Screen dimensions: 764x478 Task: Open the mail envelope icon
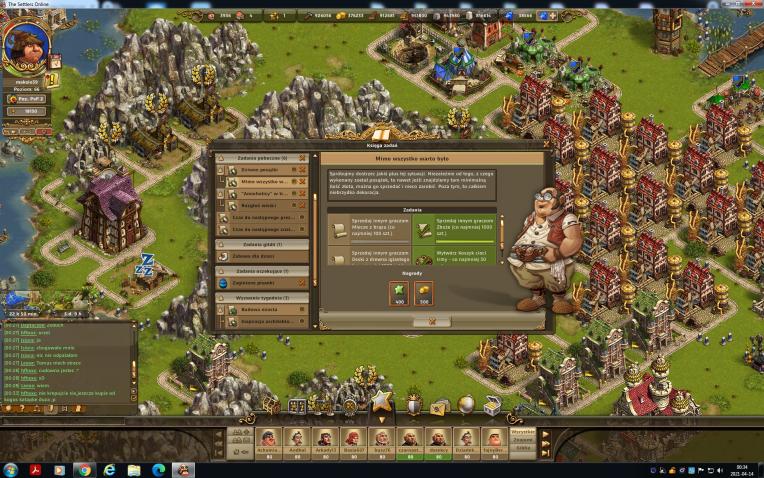438,406
